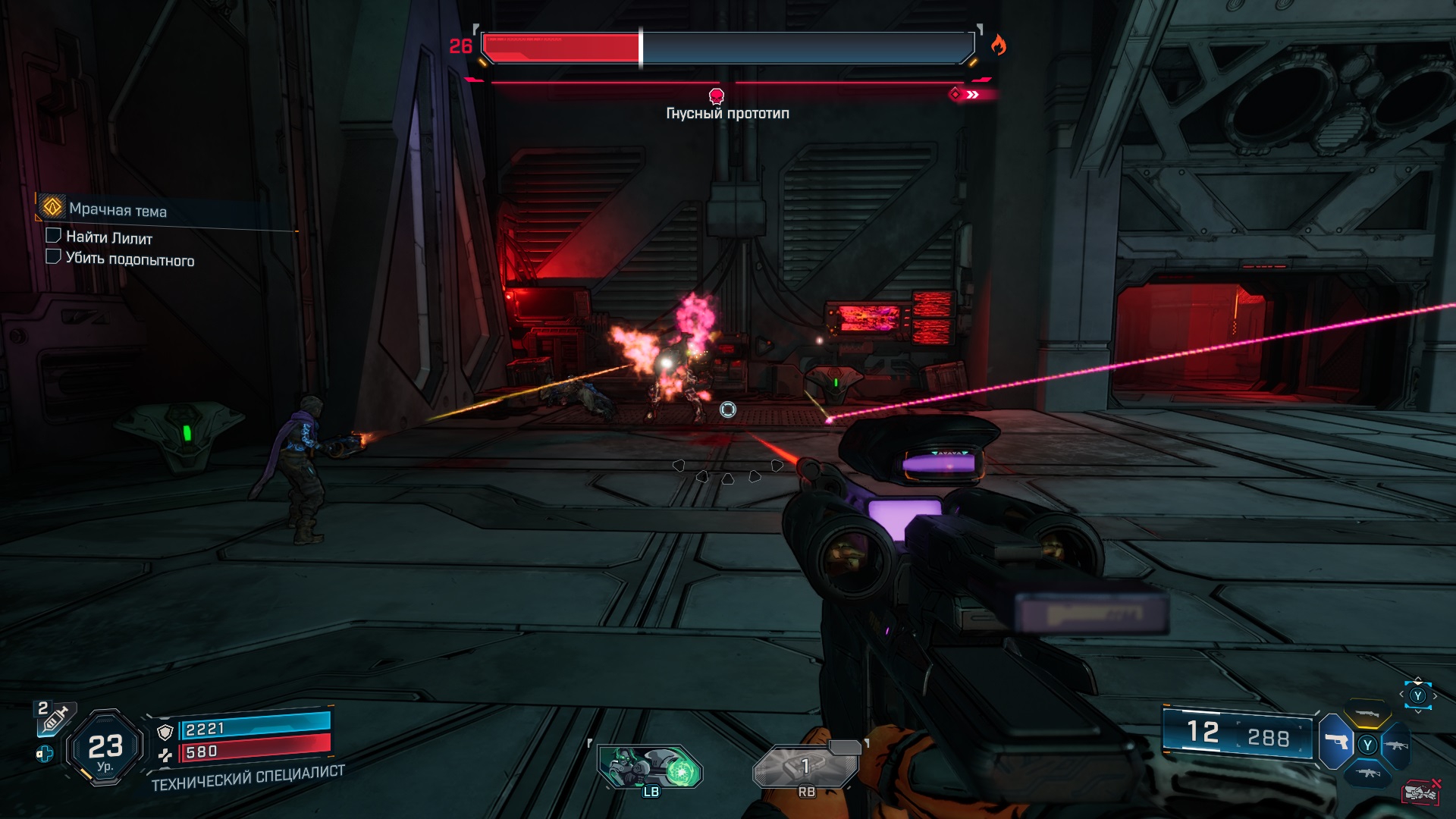This screenshot has height=819, width=1456.
Task: Equip the bottom assault rifle slot
Action: 1367,773
